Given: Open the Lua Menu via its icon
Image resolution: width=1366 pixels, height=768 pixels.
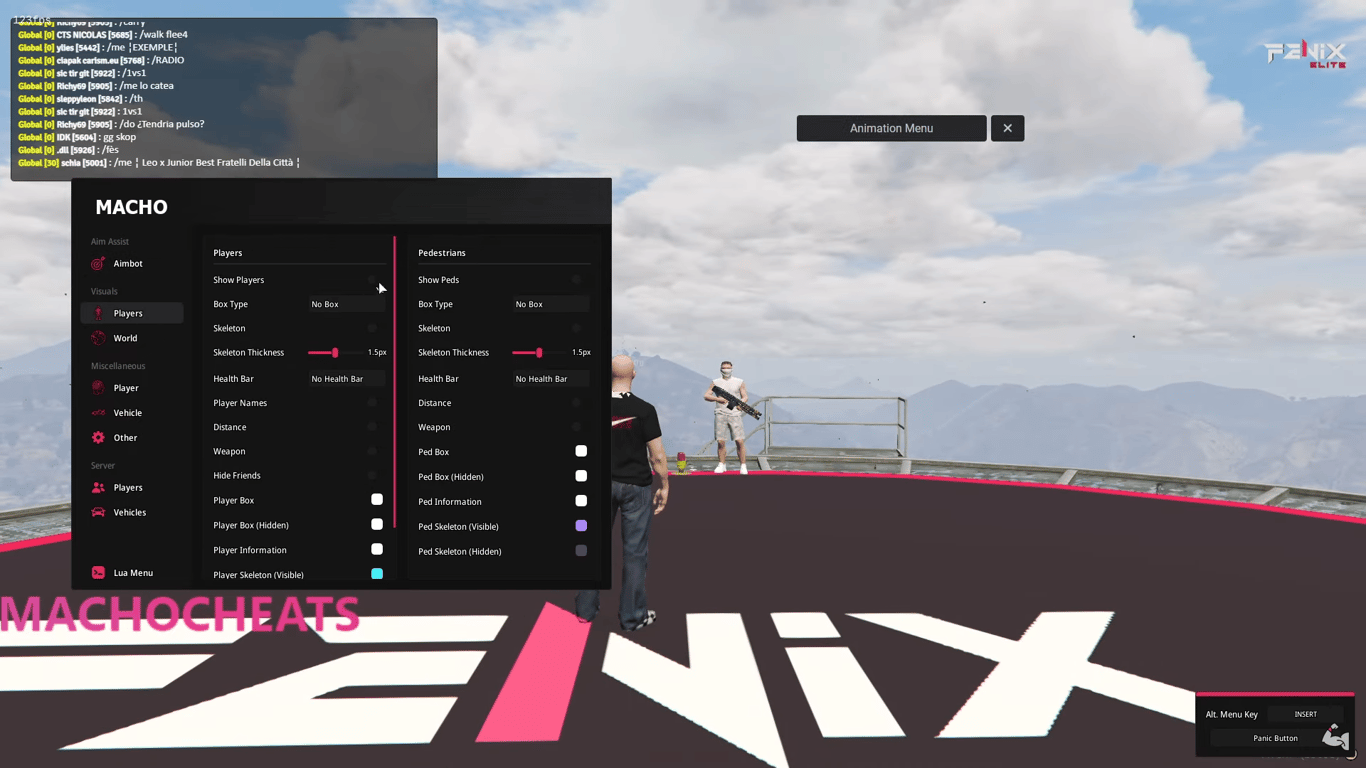Looking at the screenshot, I should tap(98, 572).
